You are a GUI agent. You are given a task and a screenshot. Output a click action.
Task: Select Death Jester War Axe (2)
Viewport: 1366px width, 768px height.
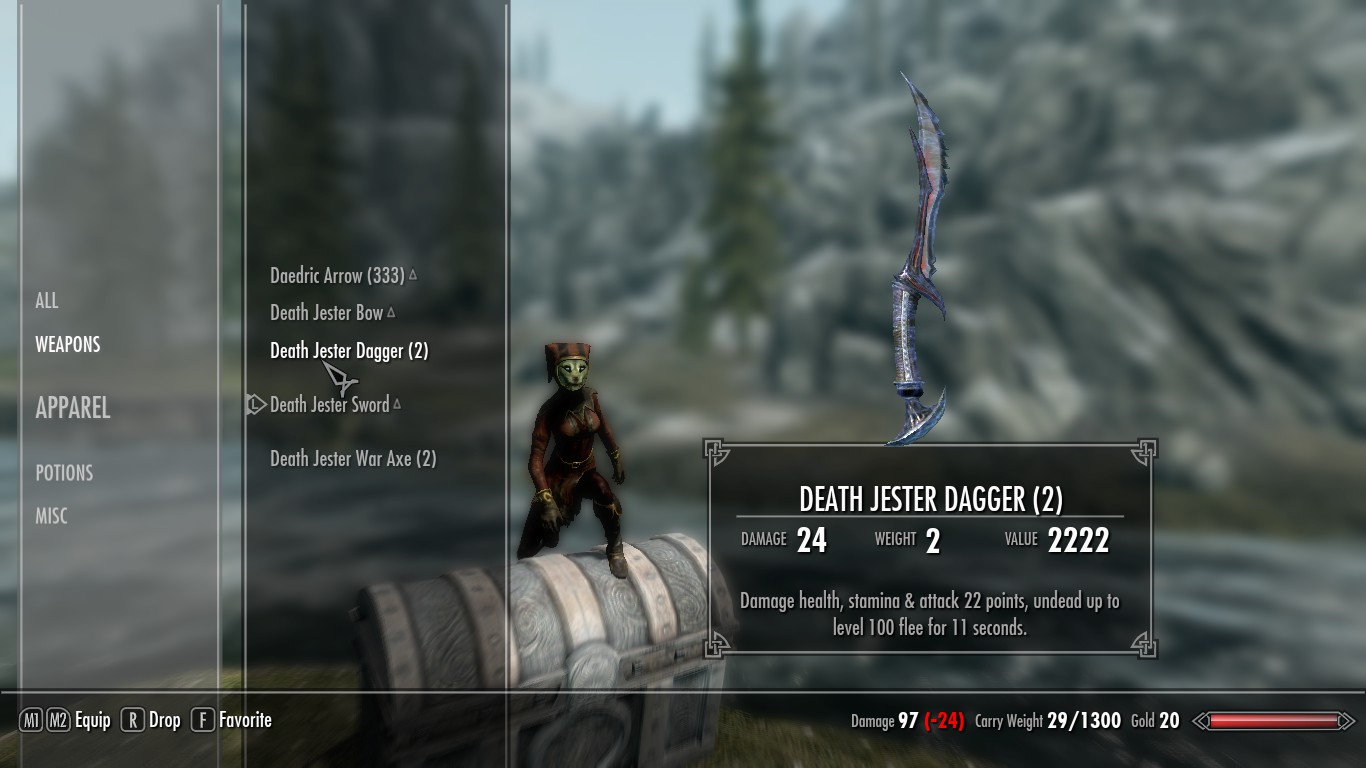(353, 459)
